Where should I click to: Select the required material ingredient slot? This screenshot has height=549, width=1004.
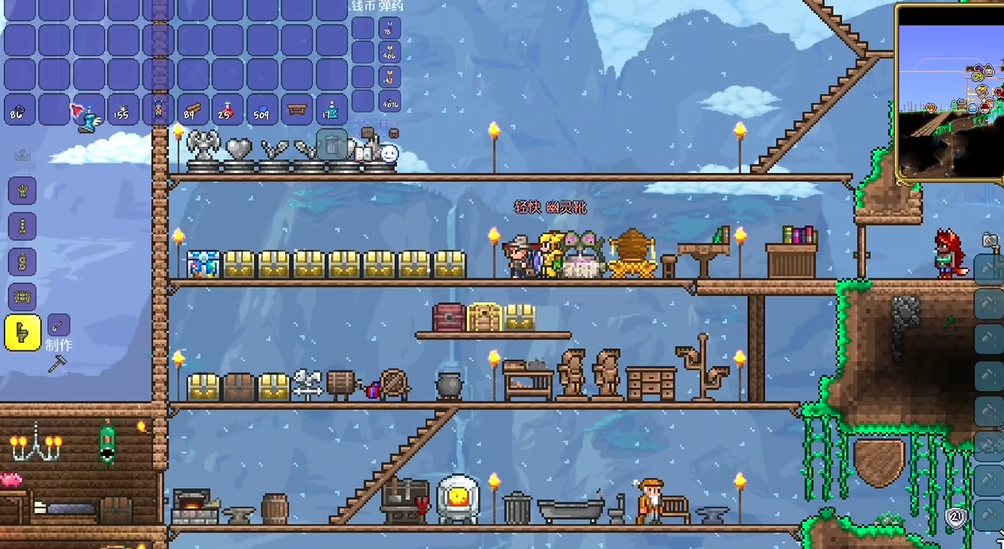(59, 325)
